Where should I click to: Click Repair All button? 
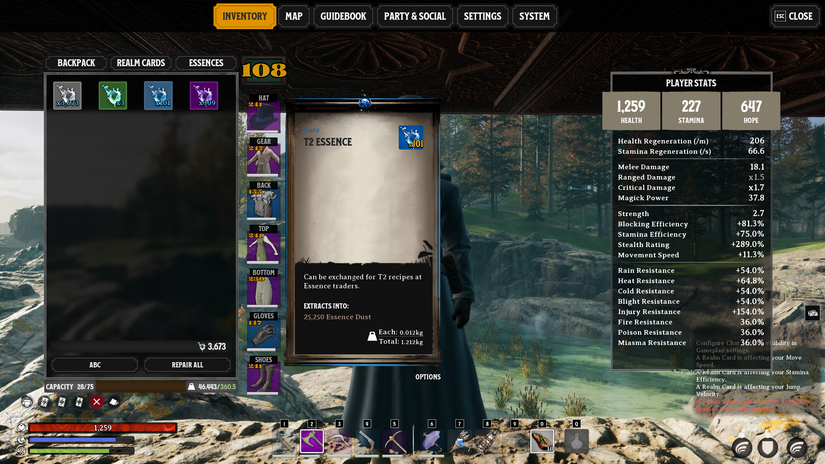click(x=187, y=365)
